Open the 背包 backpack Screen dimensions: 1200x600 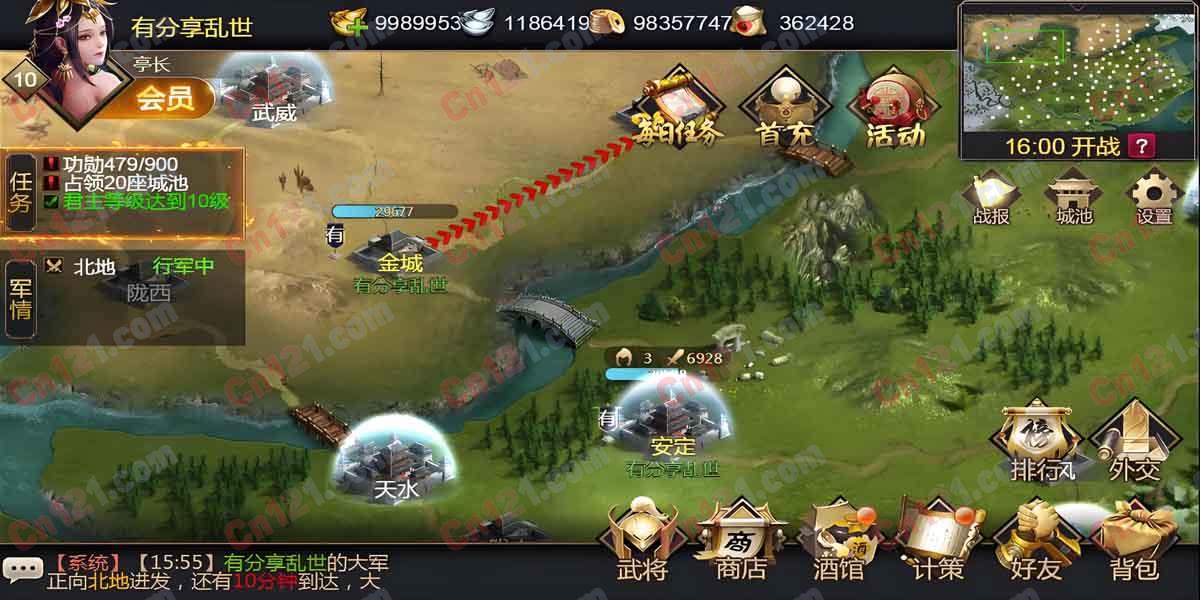pos(1134,545)
